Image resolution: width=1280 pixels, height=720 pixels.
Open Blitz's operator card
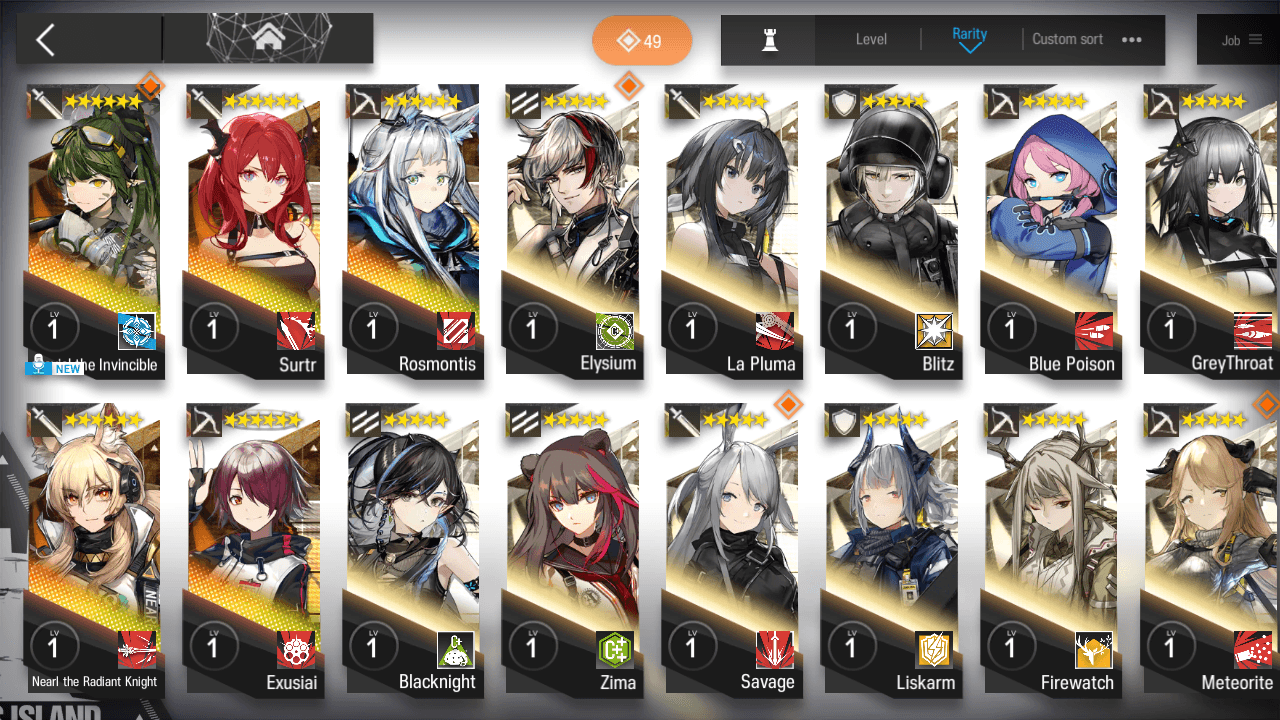pos(892,230)
